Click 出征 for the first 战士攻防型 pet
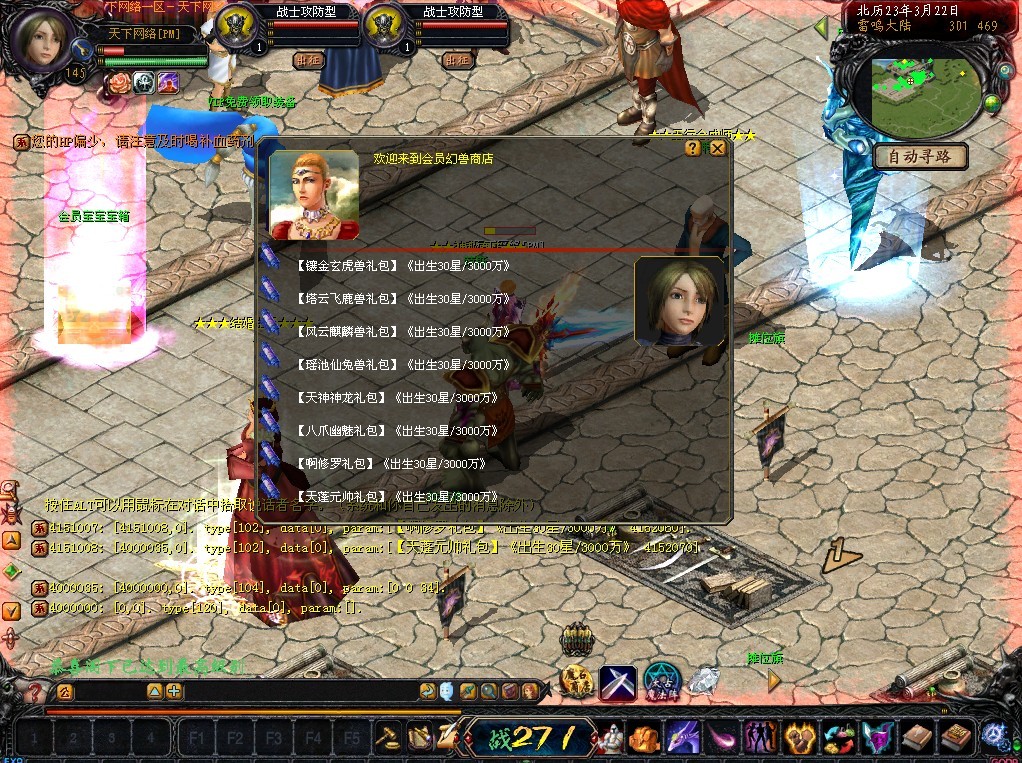Screen dimensions: 1022x763 click(309, 60)
